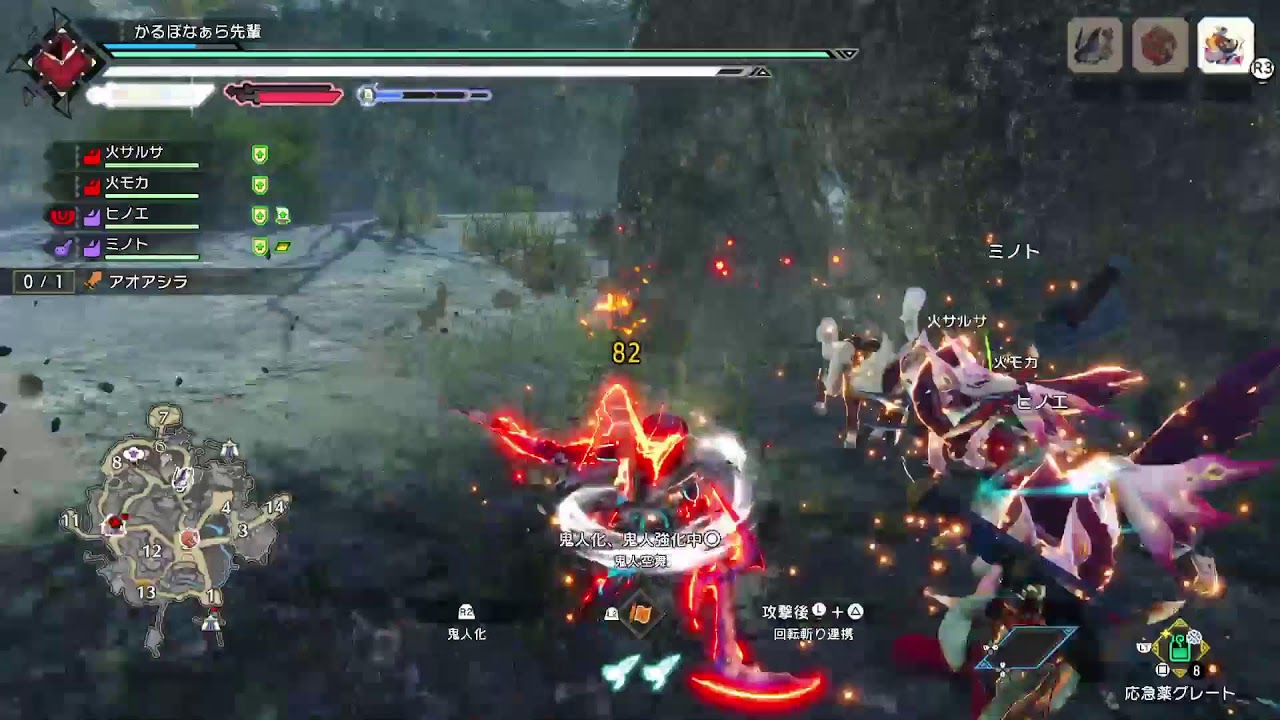Click the red hunter emblem icon

[58, 60]
